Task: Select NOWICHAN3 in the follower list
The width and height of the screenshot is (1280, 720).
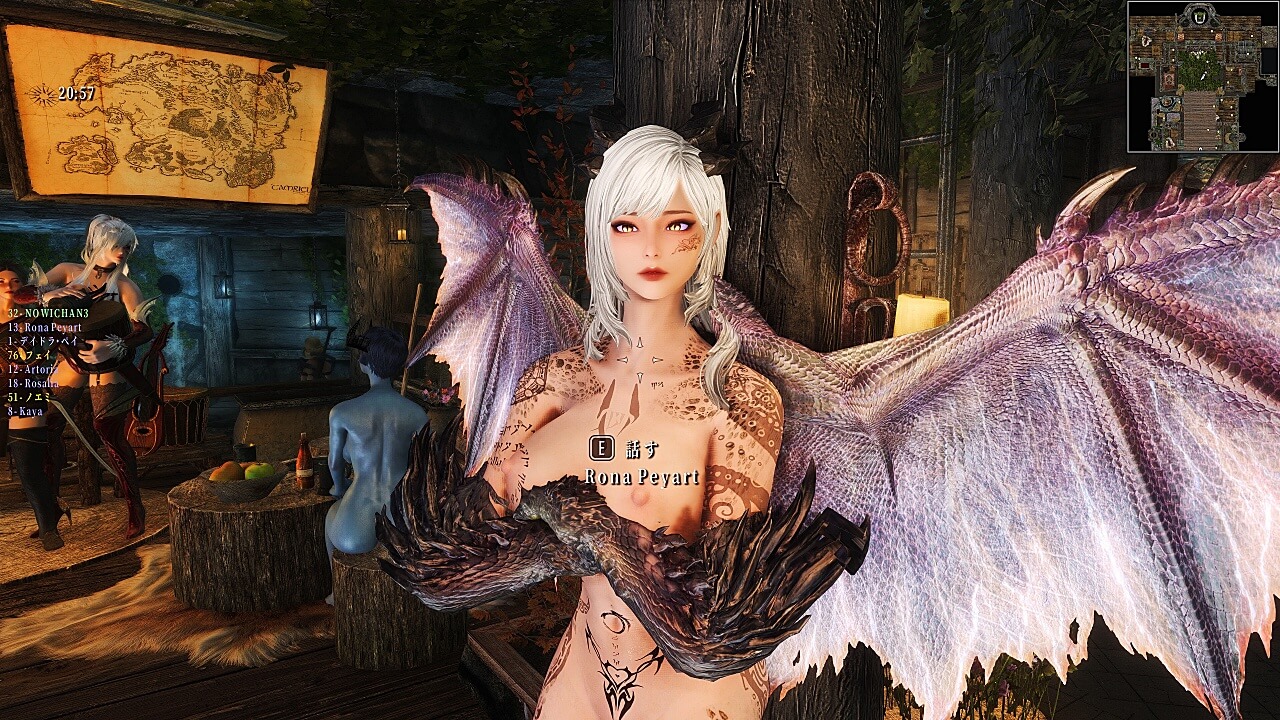Action: coord(48,313)
